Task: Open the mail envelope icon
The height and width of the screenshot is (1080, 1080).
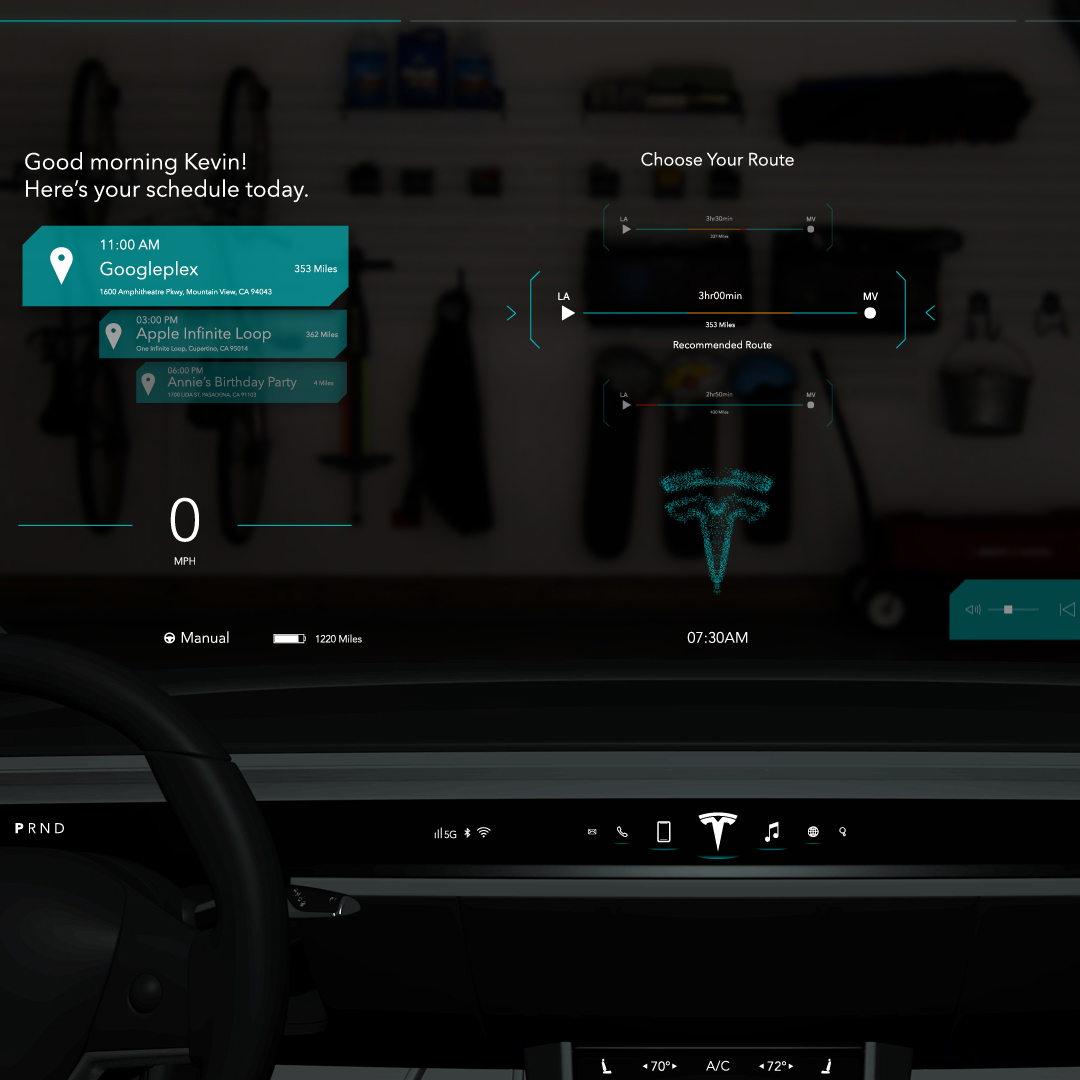Action: (592, 832)
